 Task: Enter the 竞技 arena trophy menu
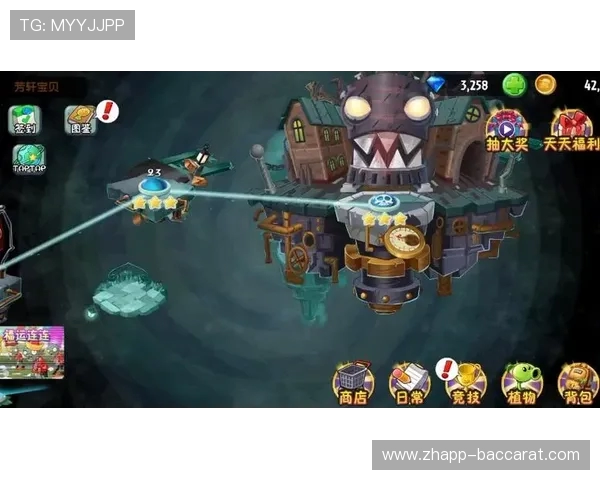(464, 383)
